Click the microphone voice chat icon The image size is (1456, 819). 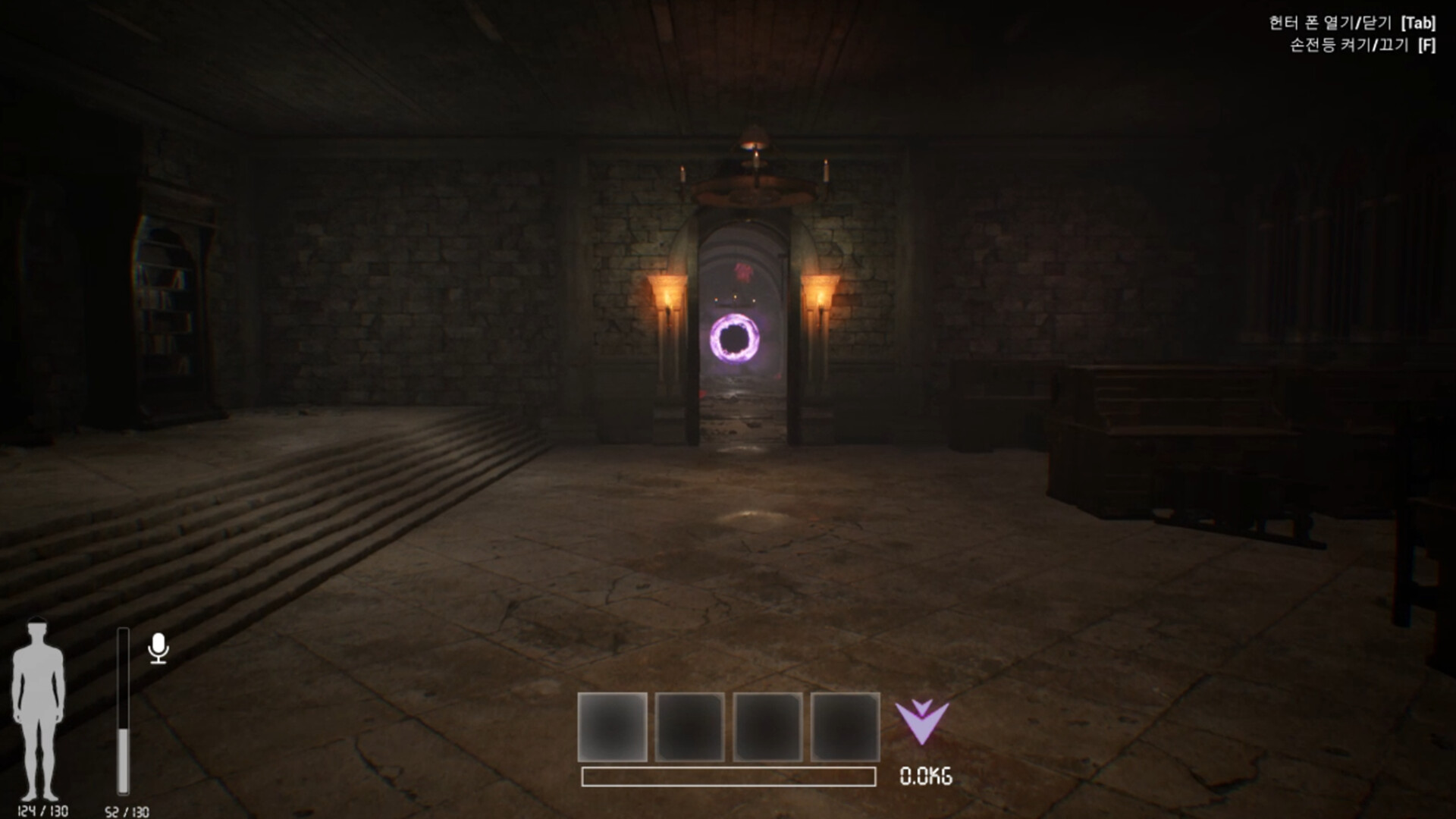[x=158, y=648]
